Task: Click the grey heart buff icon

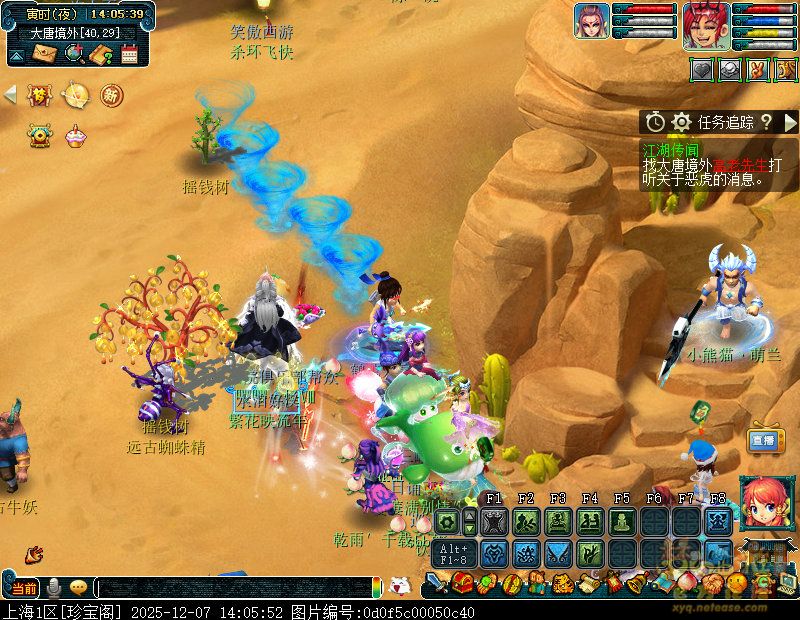Action: coord(701,70)
